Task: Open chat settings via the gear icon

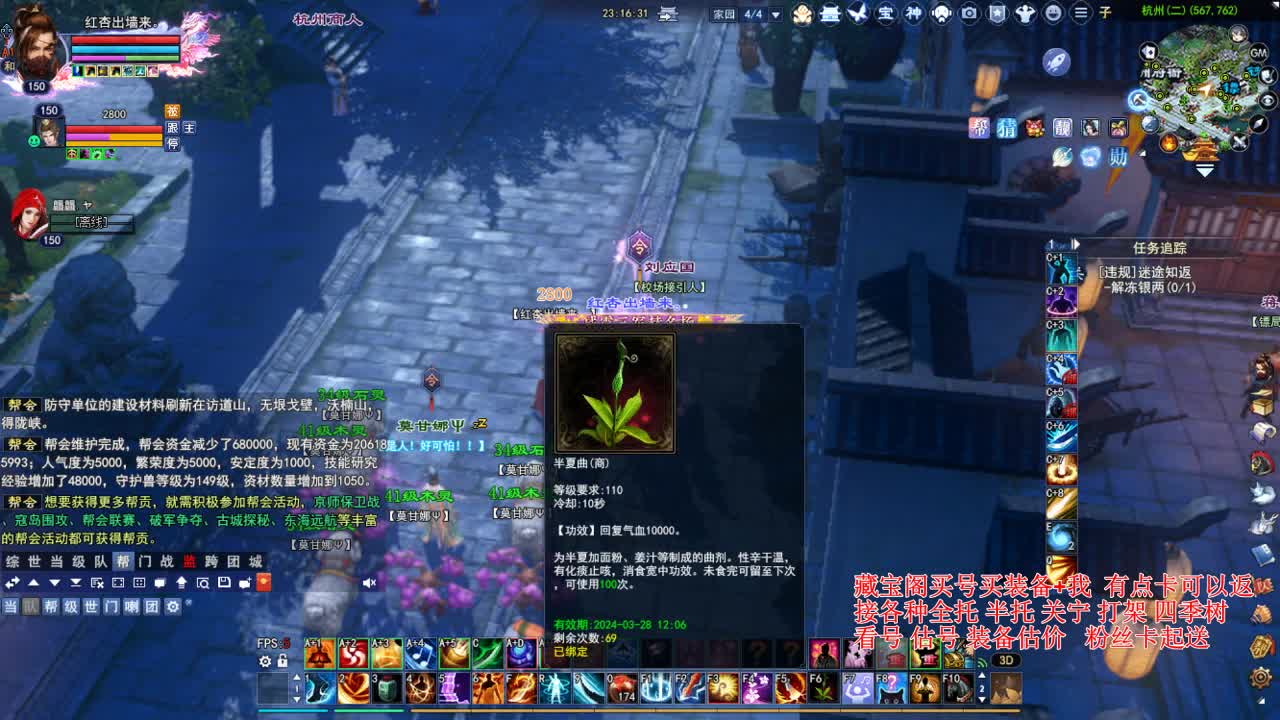Action: [x=173, y=606]
